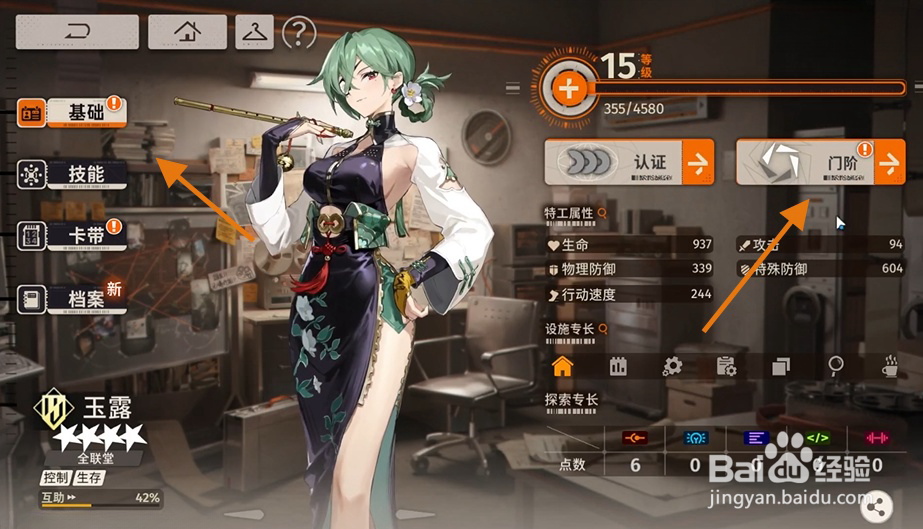Open the 认证 certification button

tap(629, 161)
